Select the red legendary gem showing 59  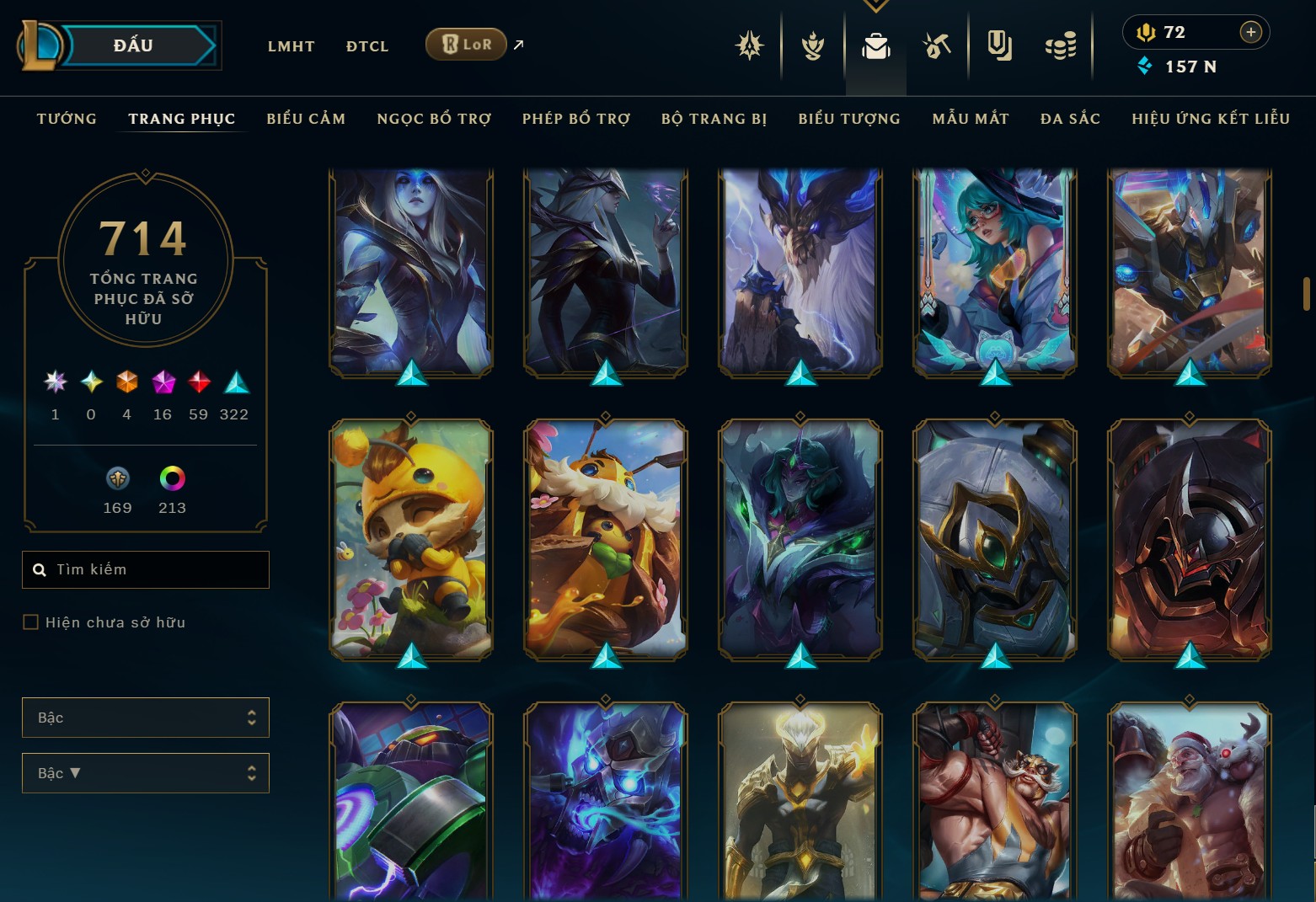(198, 382)
